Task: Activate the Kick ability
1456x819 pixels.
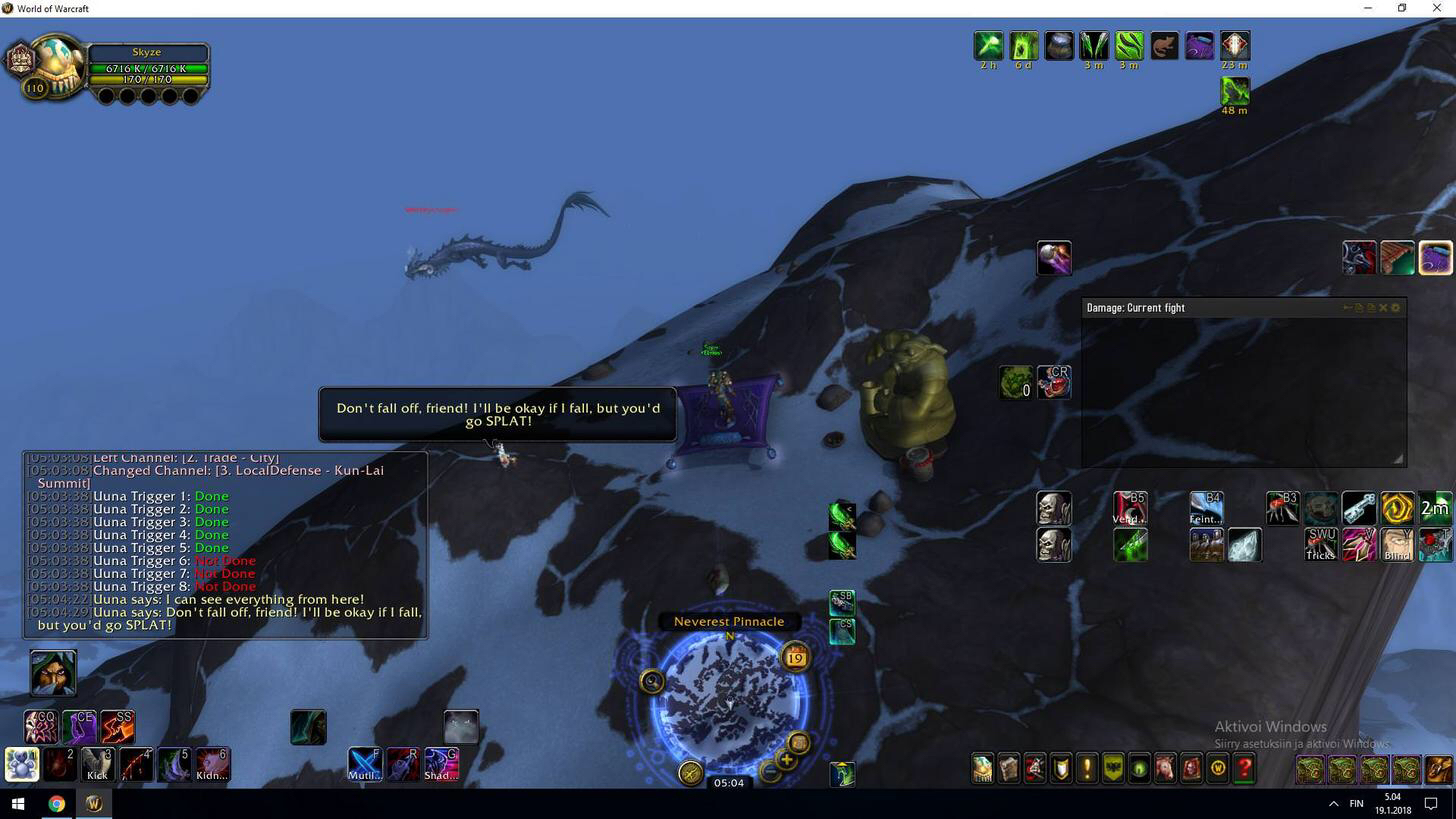Action: [x=97, y=765]
